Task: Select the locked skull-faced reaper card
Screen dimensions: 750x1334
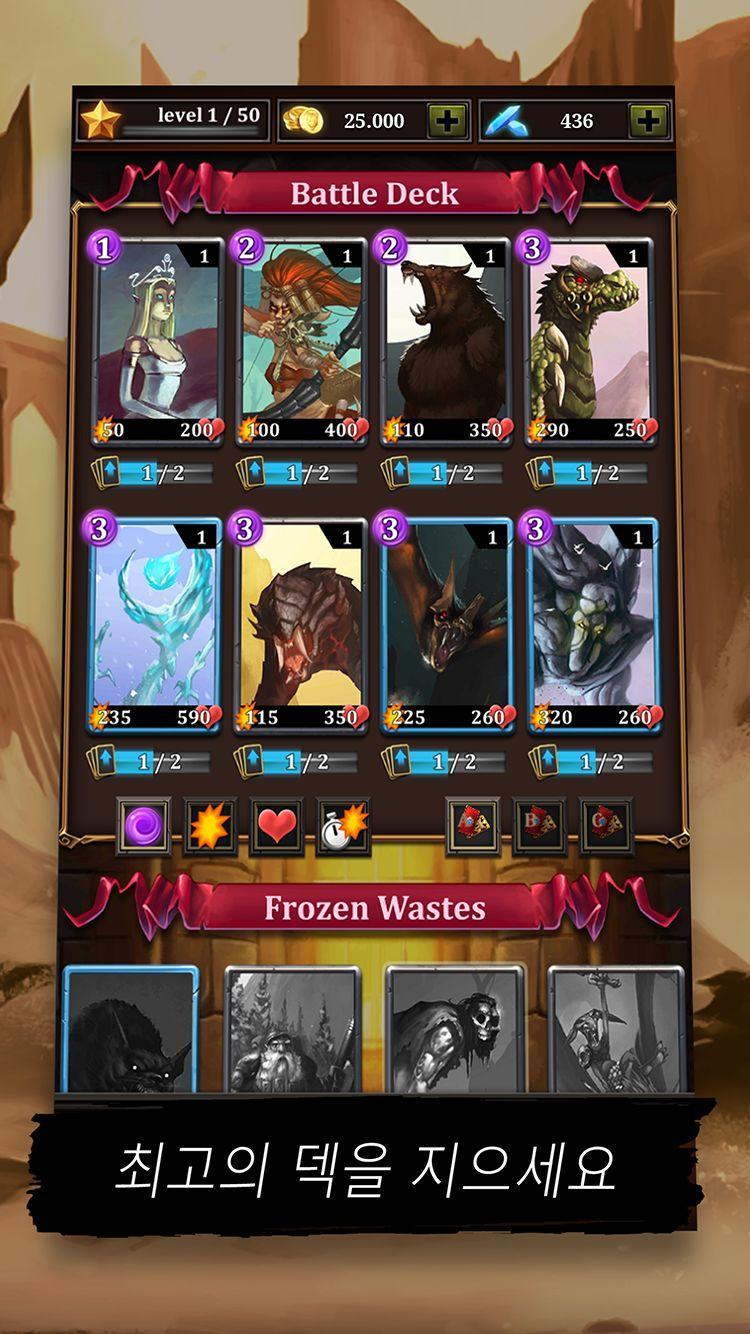Action: click(455, 1030)
